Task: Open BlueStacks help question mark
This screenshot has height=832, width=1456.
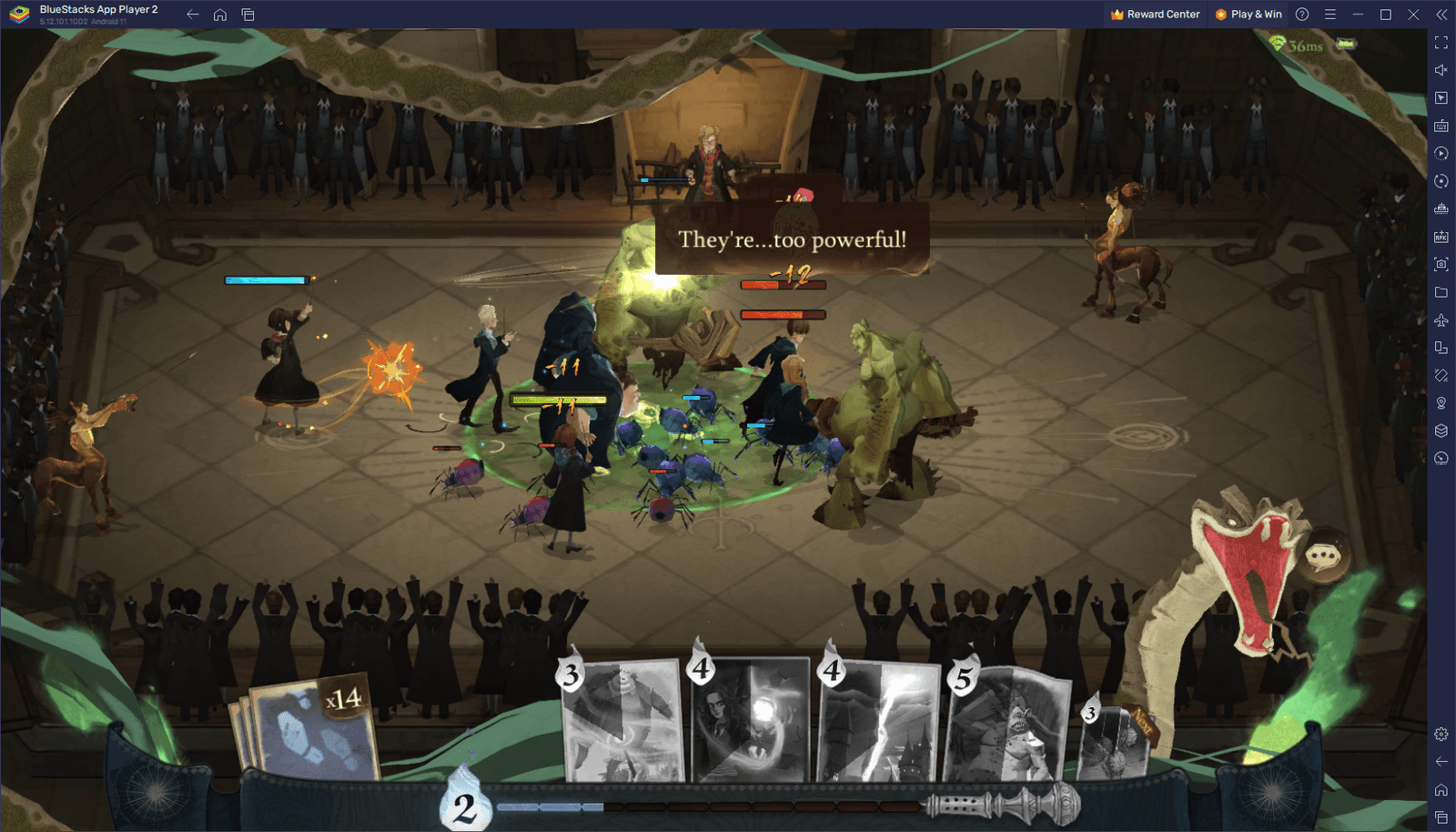Action: point(1302,15)
